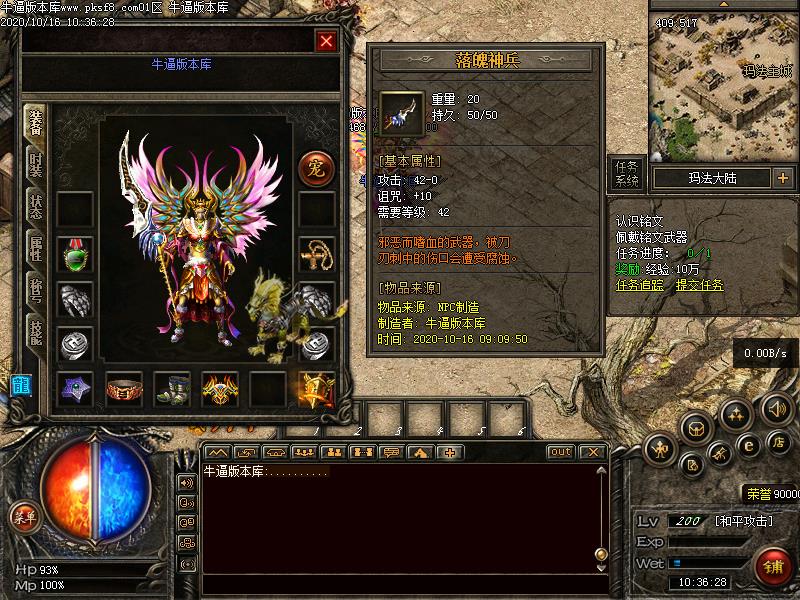Show the 属性 attributes tab
This screenshot has height=600, width=800.
pyautogui.click(x=35, y=252)
